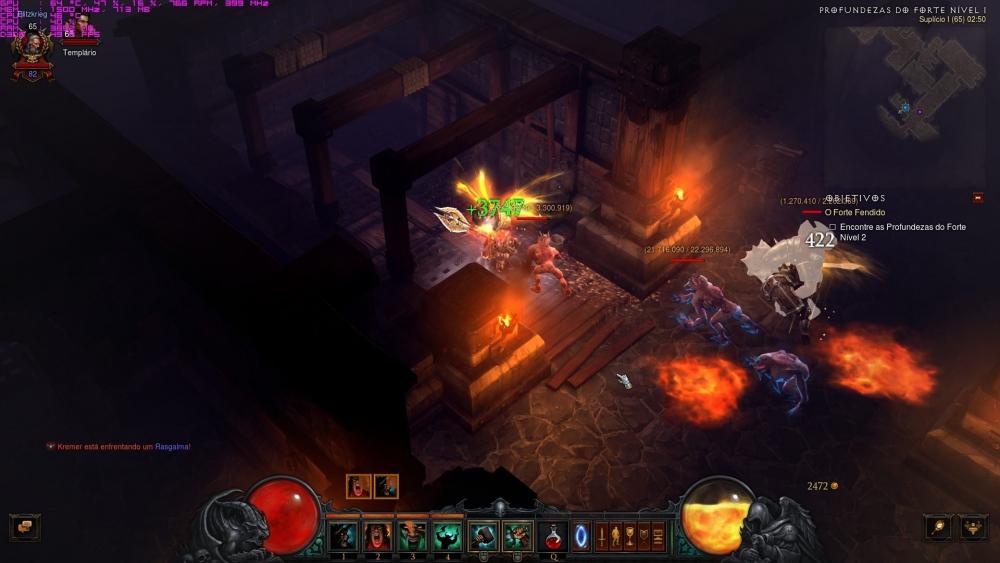Open the sword skills menu button
Viewport: 1000px width, 563px height.
pos(601,537)
